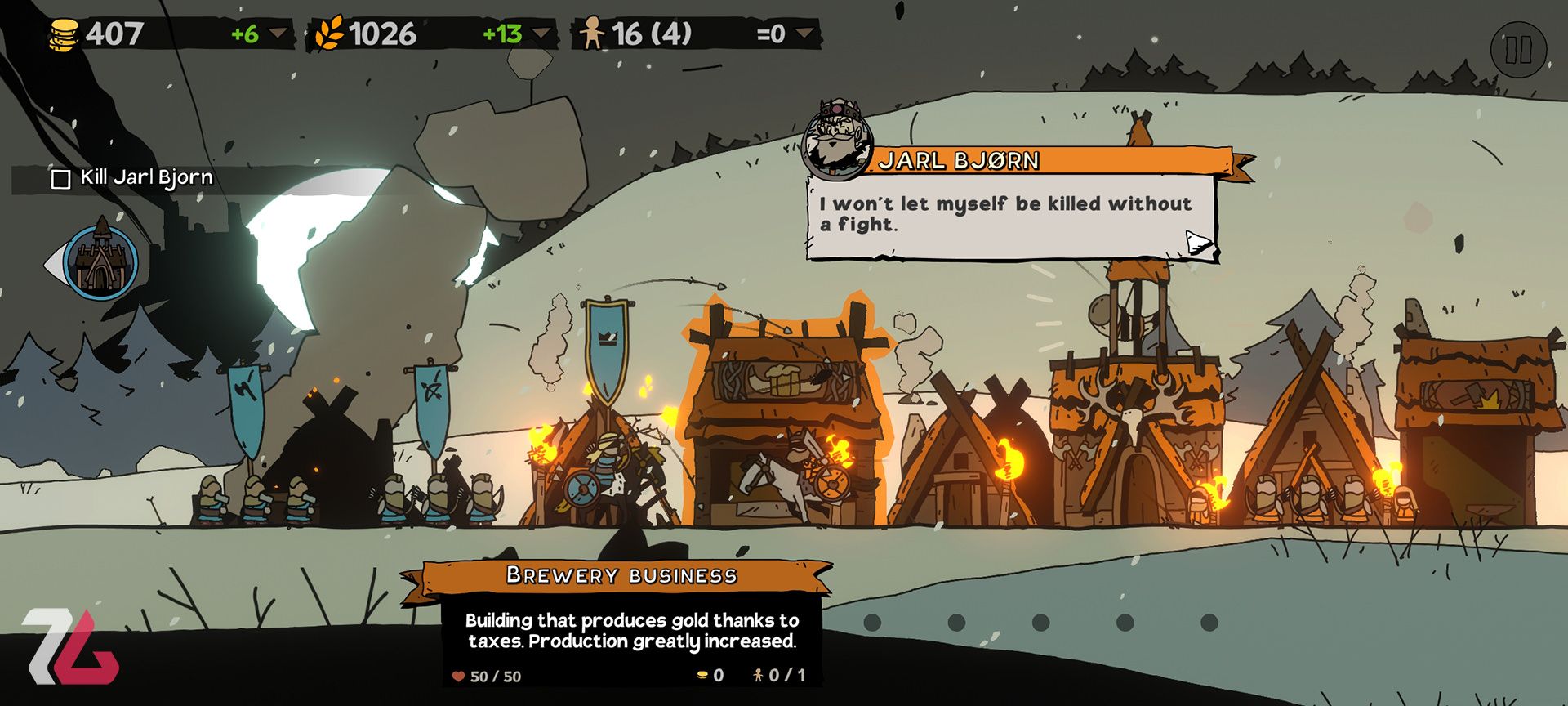Jump to the off-screen building indicator
Image resolution: width=1568 pixels, height=706 pixels.
pyautogui.click(x=100, y=261)
